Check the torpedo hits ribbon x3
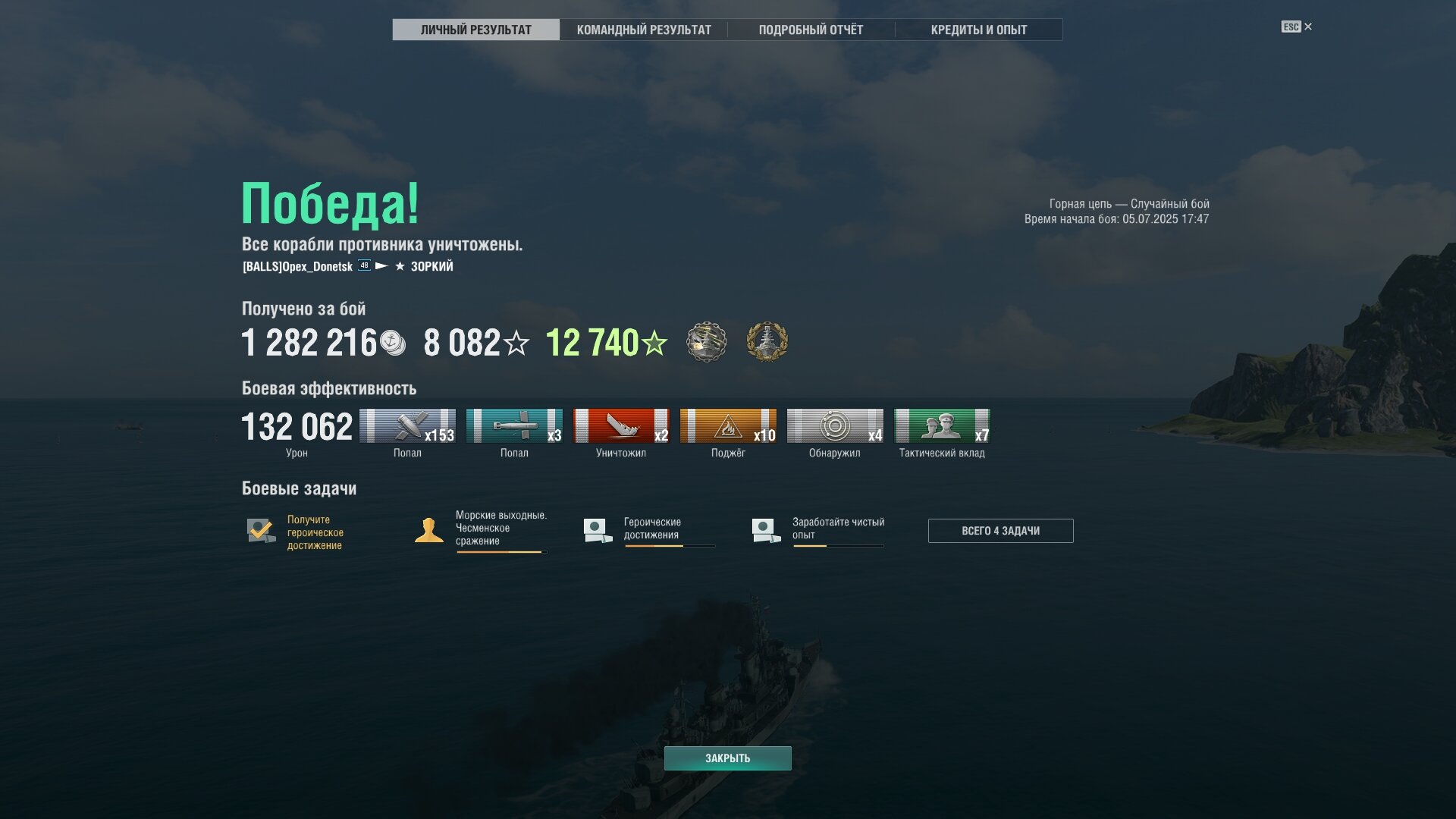Image resolution: width=1456 pixels, height=819 pixels. tap(514, 426)
